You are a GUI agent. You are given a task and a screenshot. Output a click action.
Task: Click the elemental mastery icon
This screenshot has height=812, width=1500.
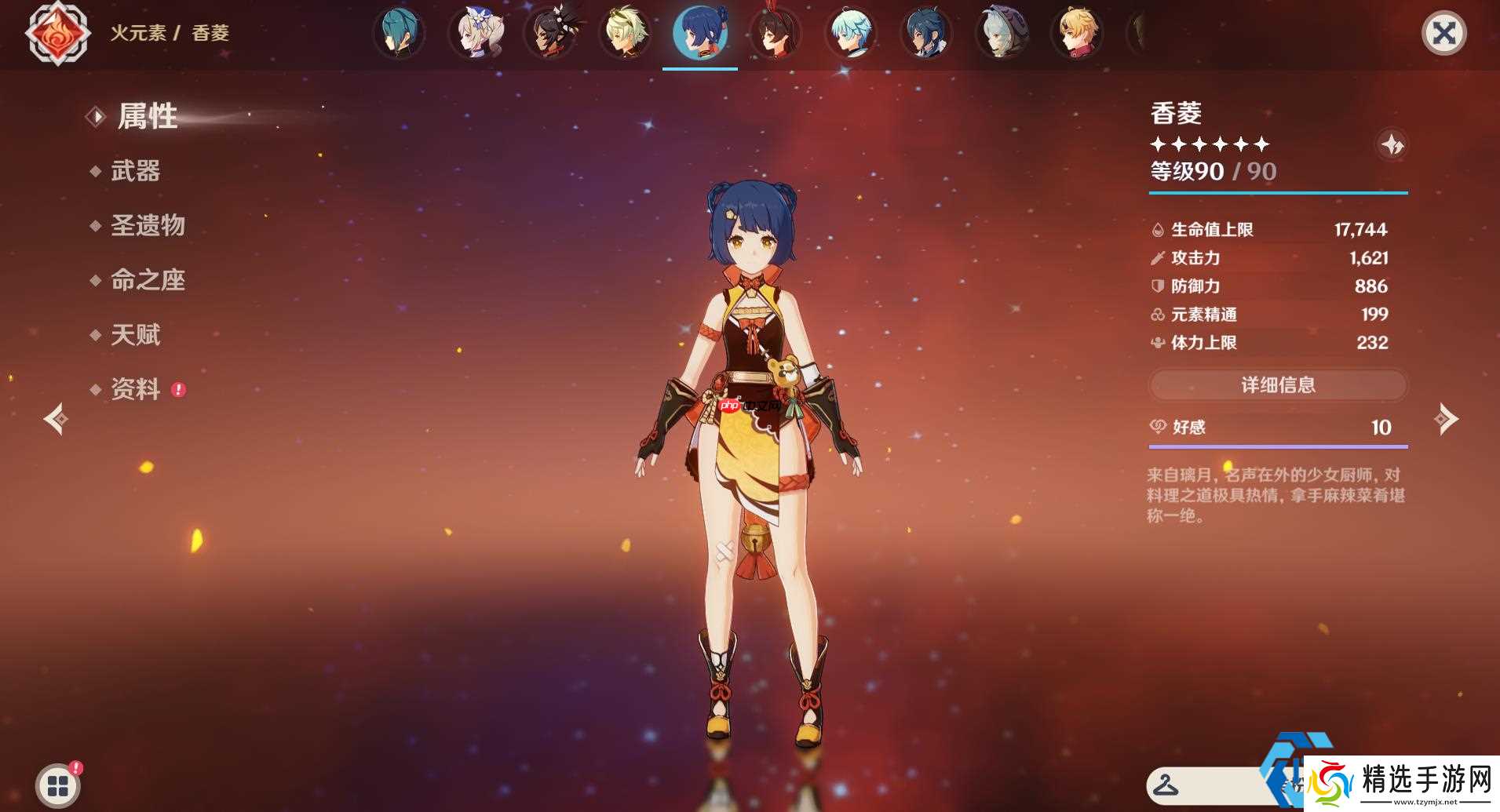pos(1157,315)
